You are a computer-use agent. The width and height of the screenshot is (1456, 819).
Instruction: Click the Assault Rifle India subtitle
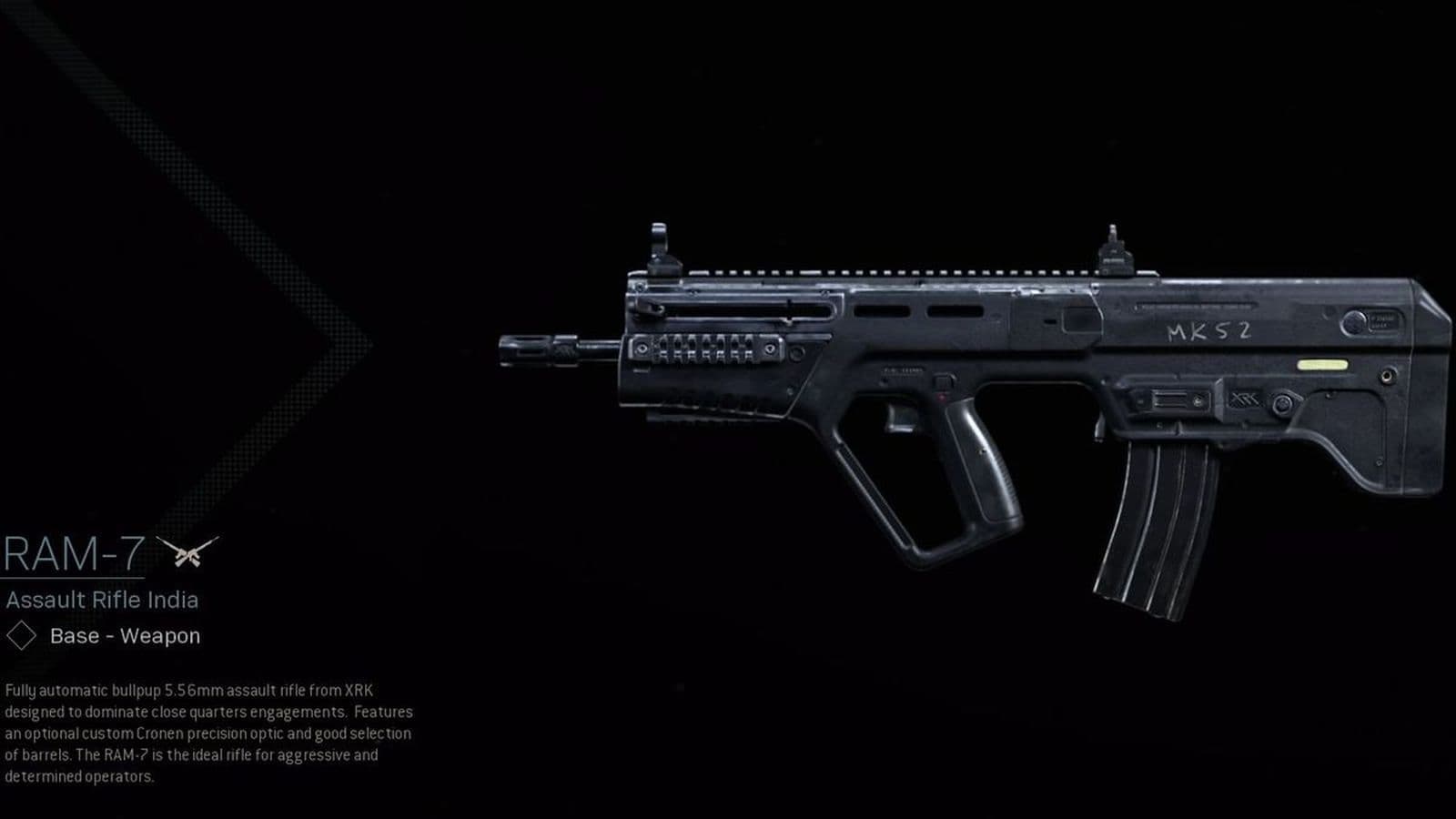click(103, 598)
